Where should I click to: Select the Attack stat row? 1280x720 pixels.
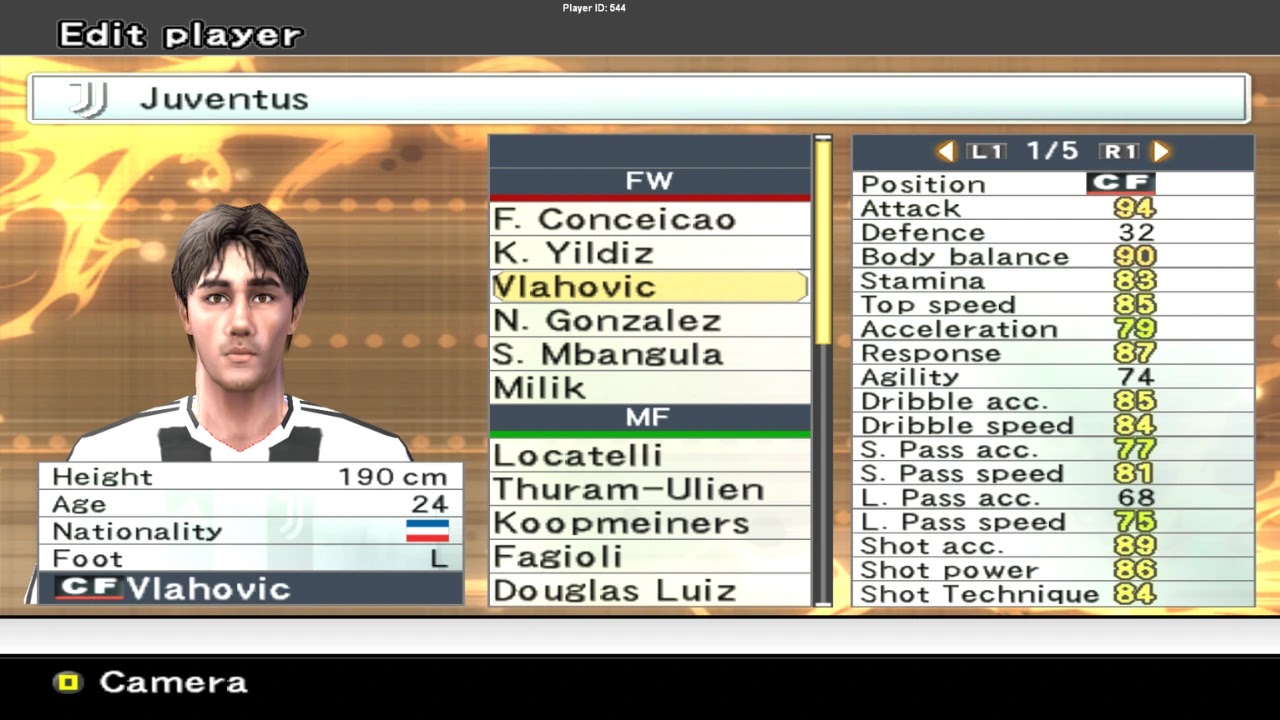[1052, 208]
